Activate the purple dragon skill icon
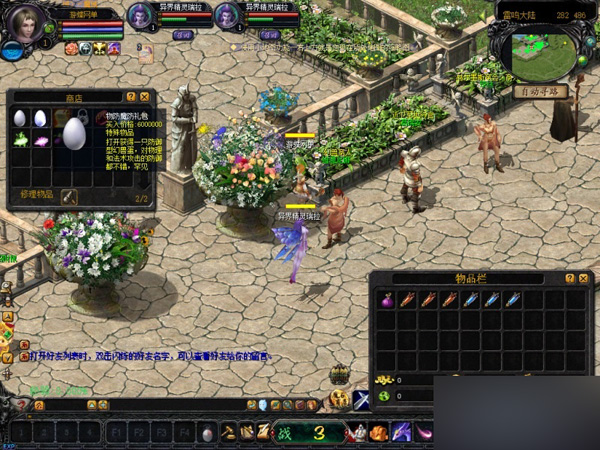600x450 pixels. 402,432
